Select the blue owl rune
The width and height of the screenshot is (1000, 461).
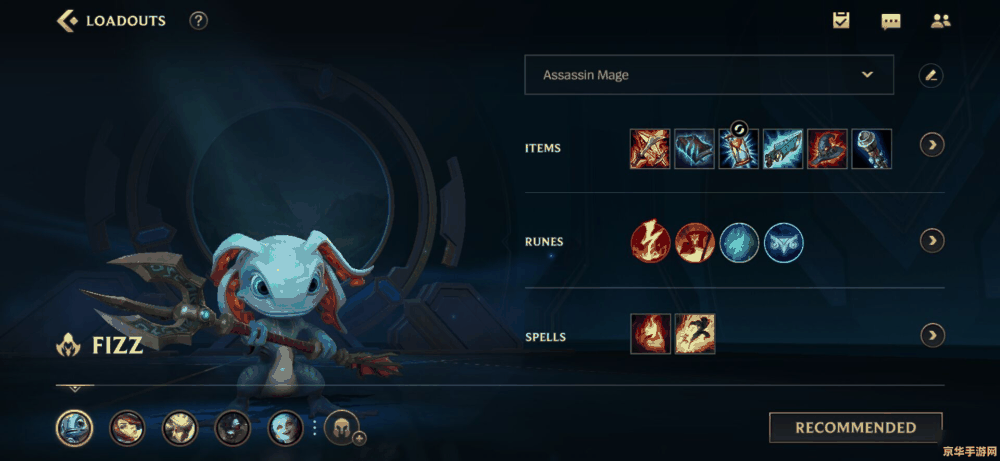[x=784, y=242]
